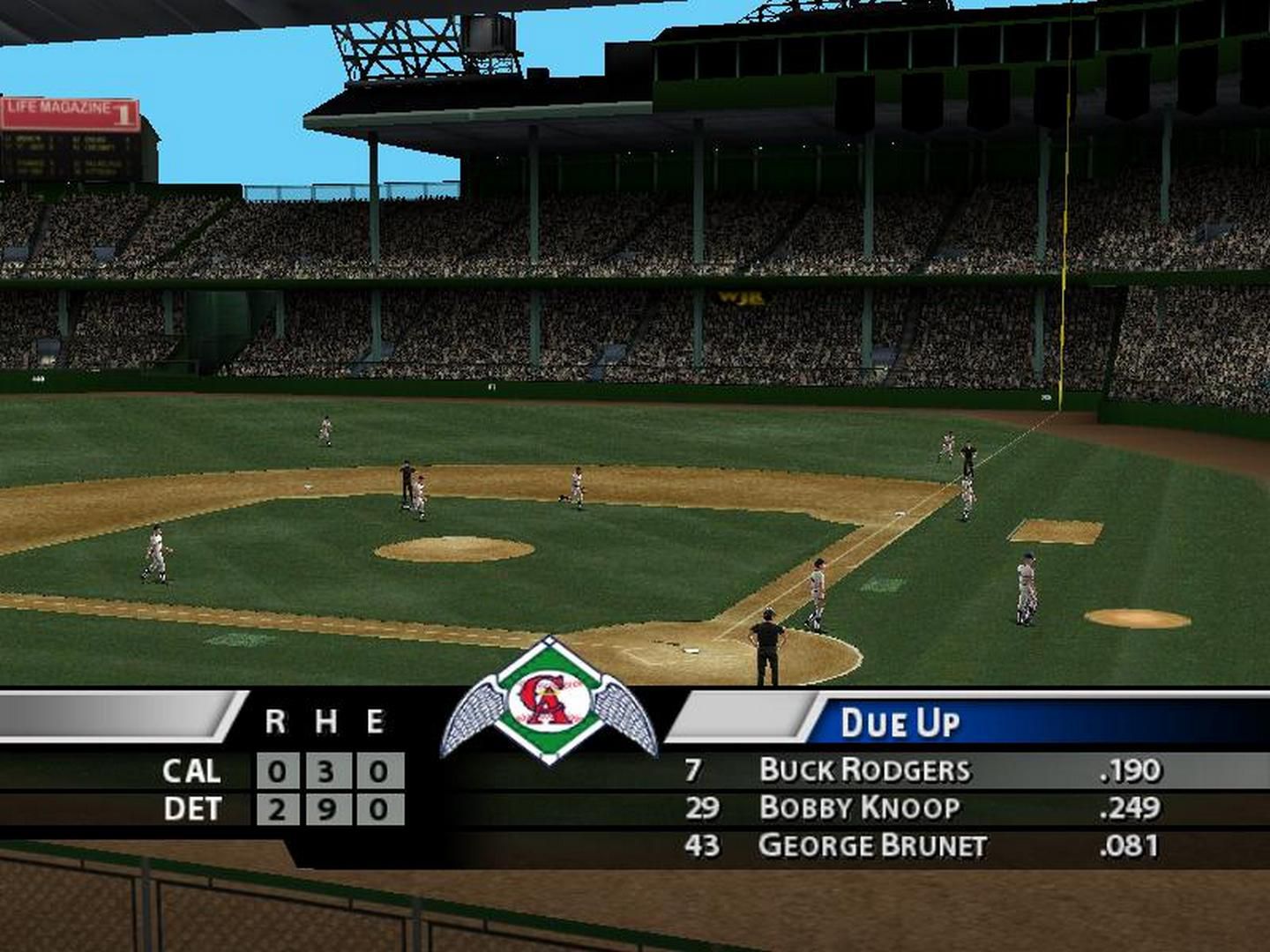Click the Due Up header

tap(900, 724)
